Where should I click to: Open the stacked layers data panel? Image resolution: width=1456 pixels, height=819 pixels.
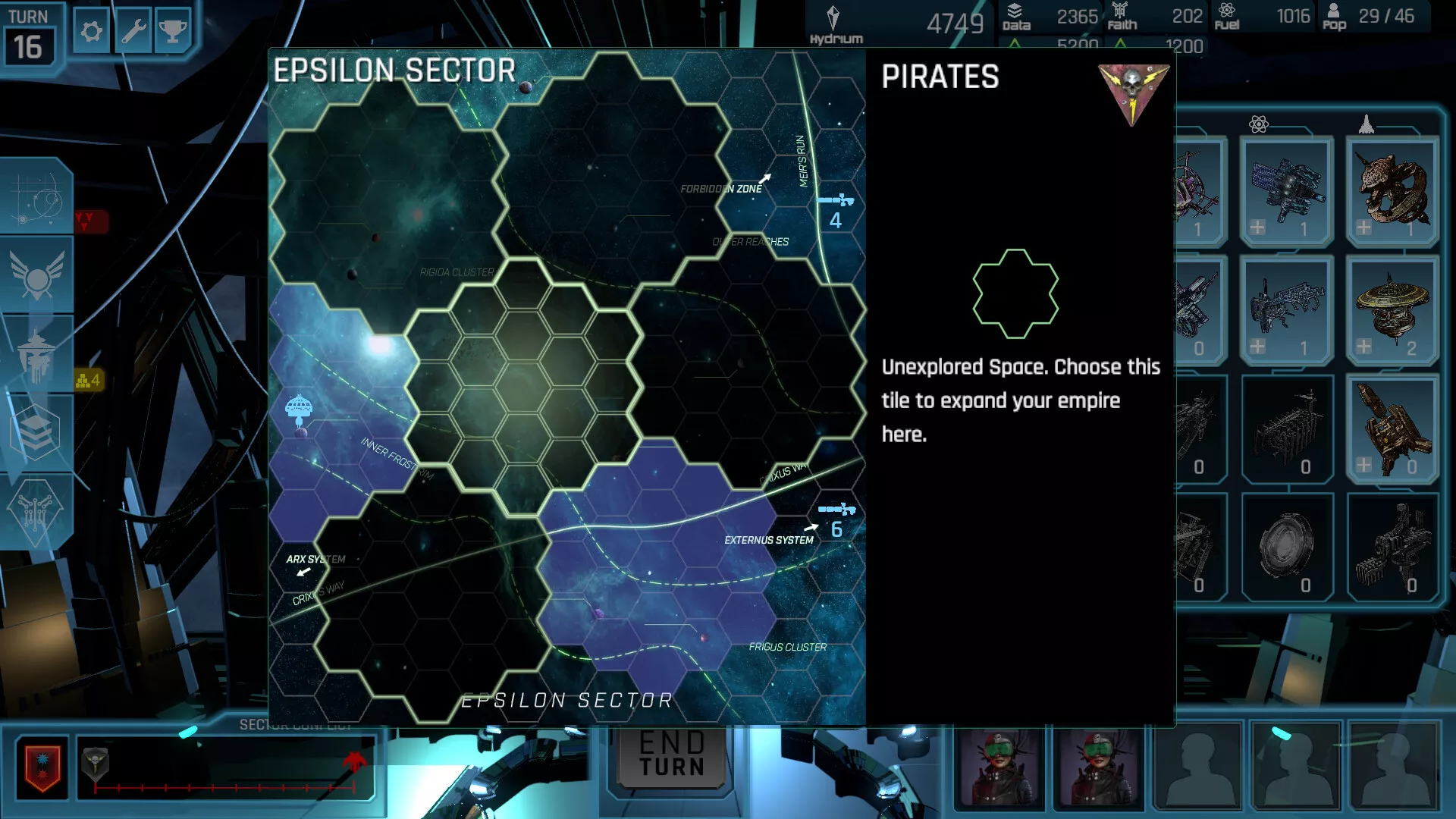35,432
